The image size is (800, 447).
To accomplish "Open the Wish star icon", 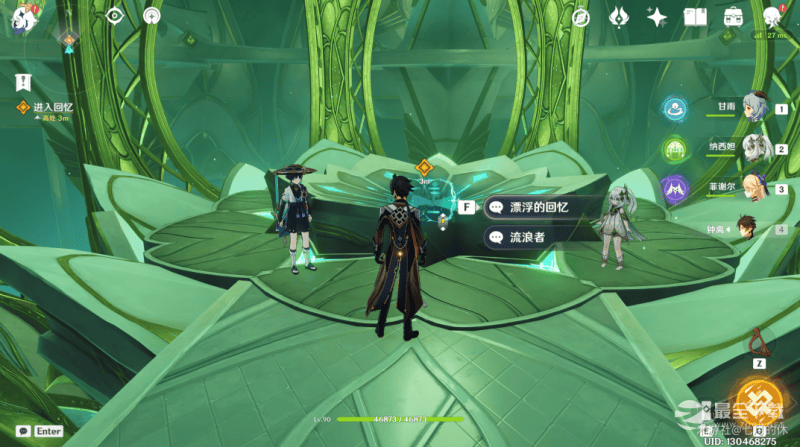I will click(x=657, y=17).
